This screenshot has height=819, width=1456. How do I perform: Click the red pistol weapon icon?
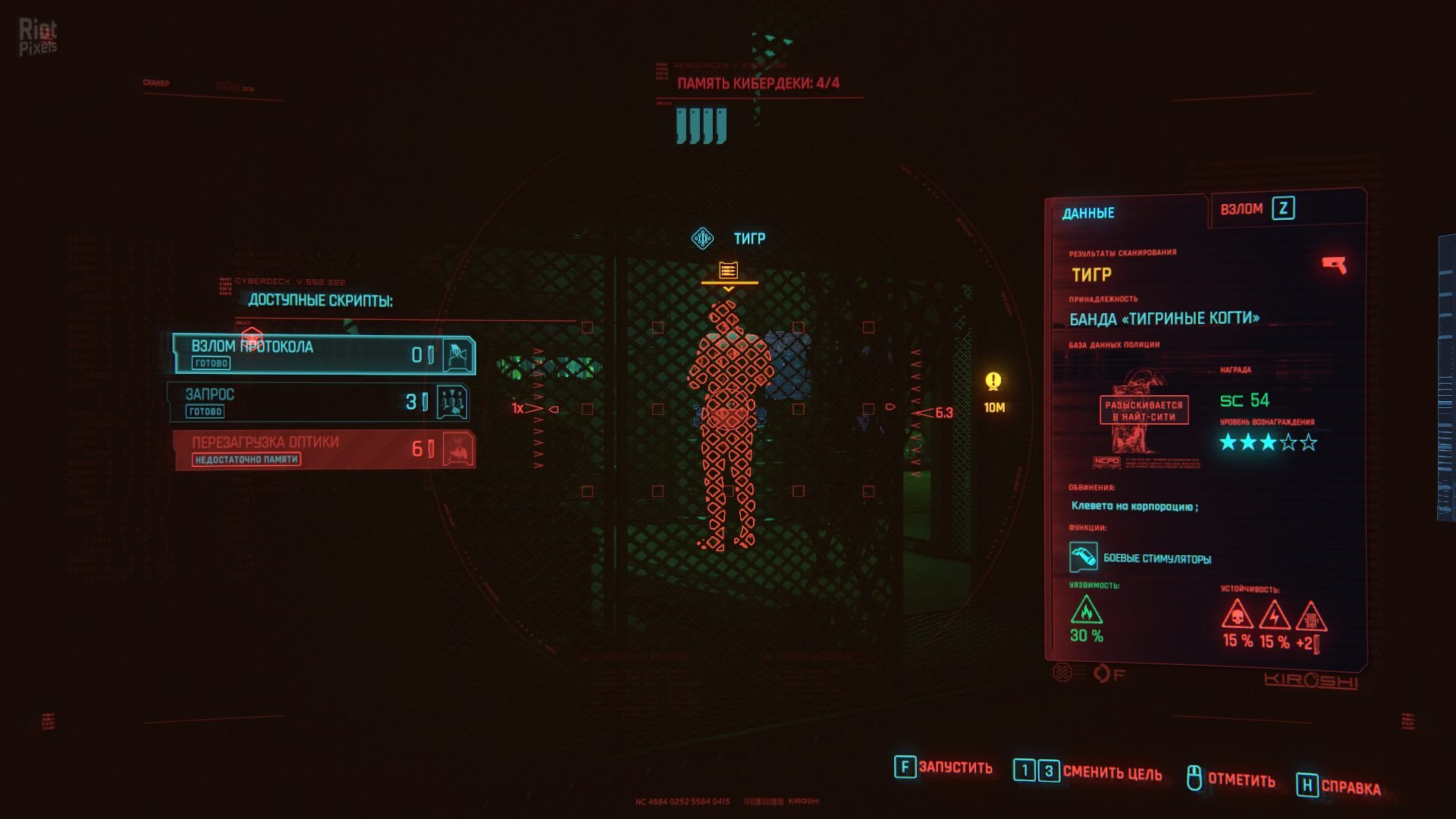pyautogui.click(x=1333, y=265)
